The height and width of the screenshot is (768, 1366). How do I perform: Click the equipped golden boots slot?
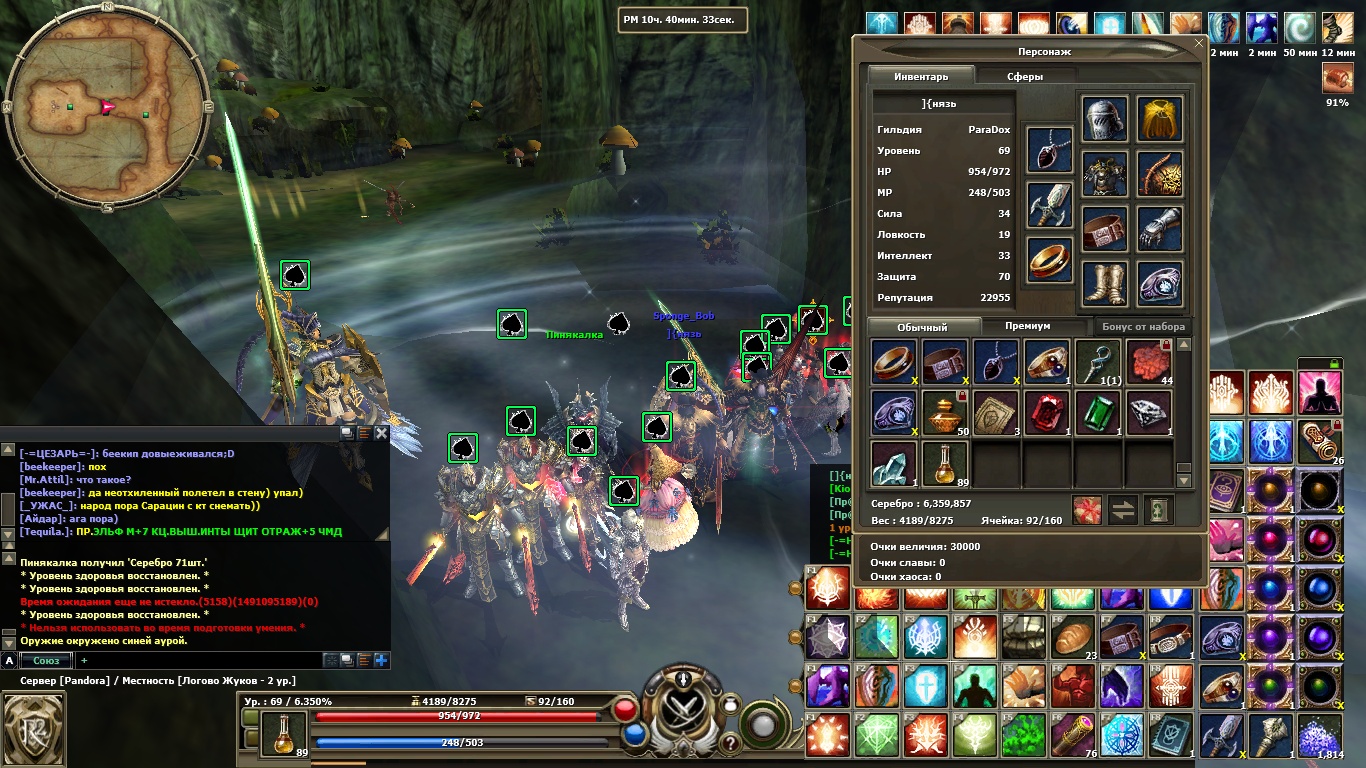(x=1104, y=284)
